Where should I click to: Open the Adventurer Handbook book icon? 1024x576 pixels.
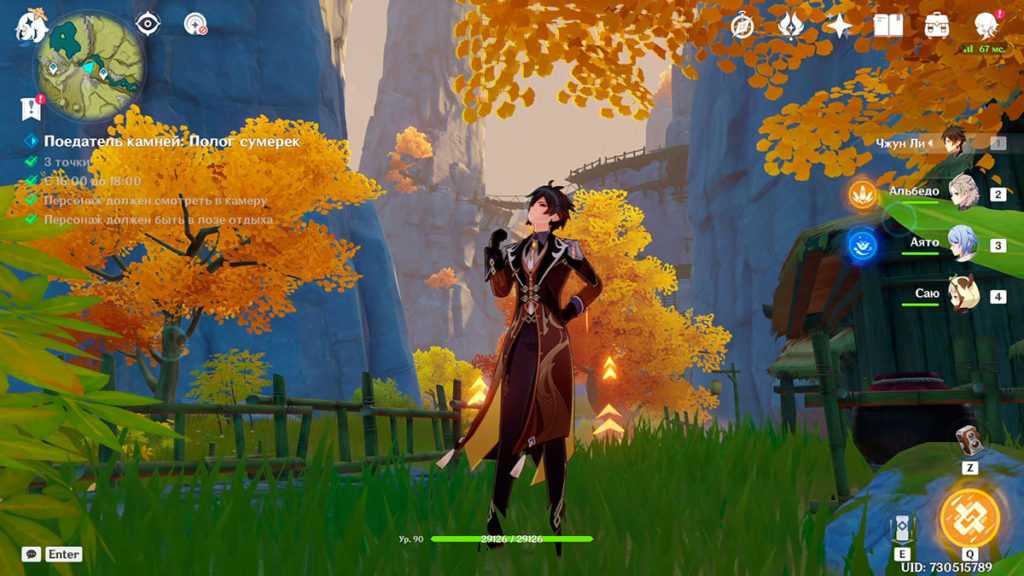[x=887, y=26]
